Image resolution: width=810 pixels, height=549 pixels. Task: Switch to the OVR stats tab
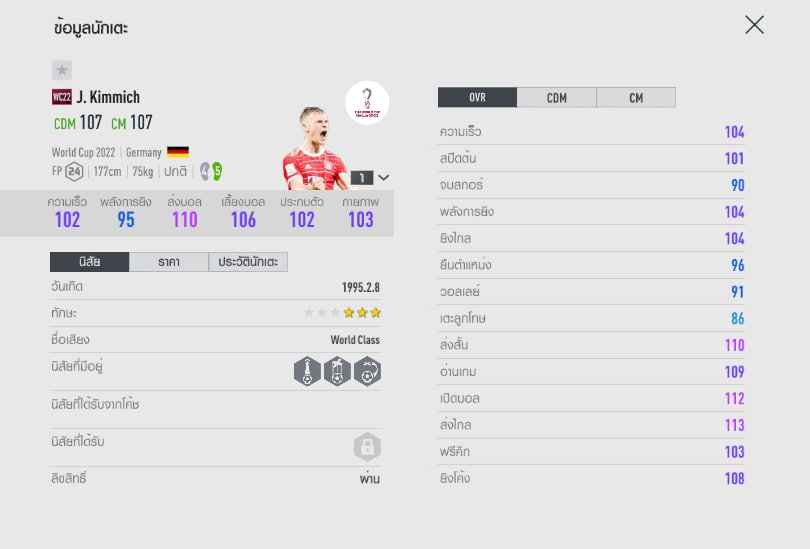[477, 98]
